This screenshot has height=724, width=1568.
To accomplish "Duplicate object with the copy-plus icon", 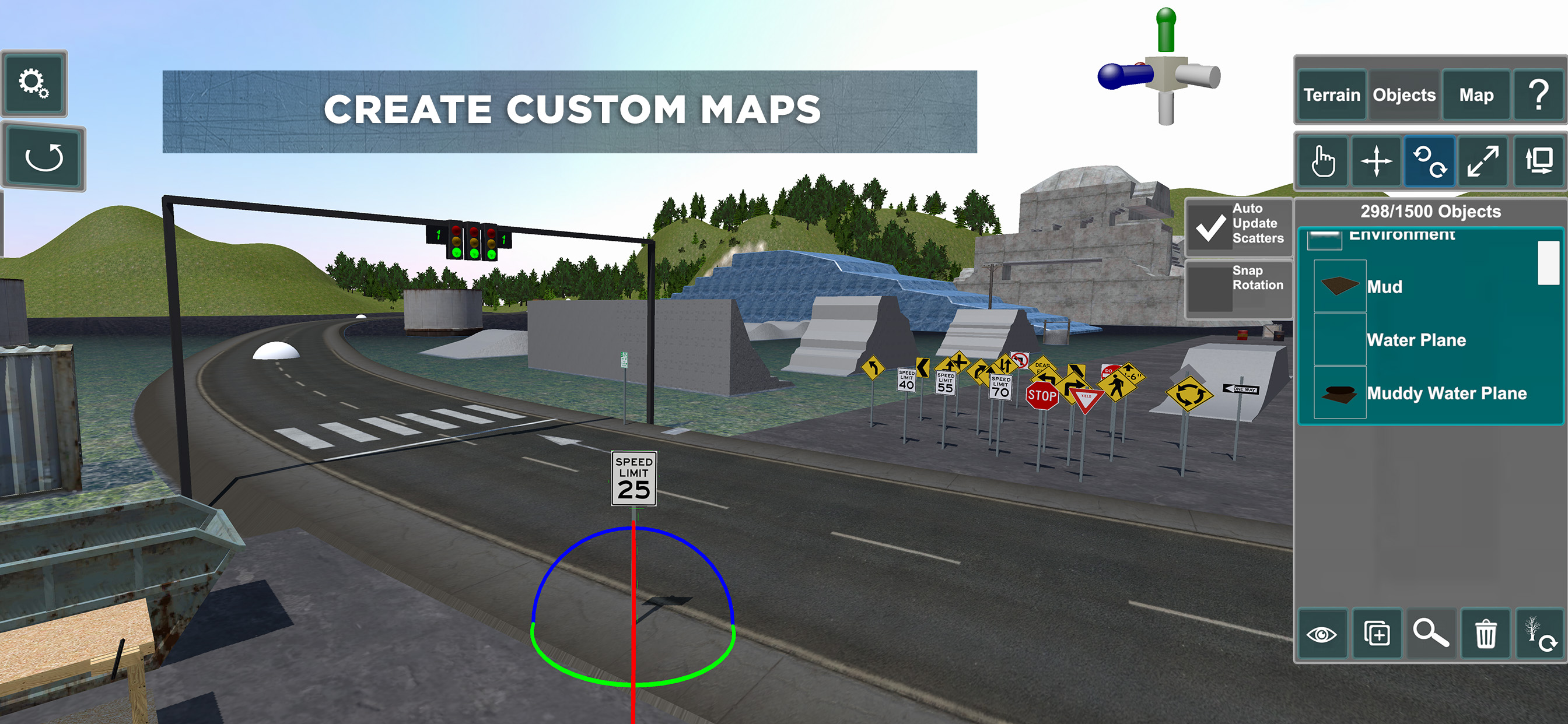I will coord(1376,635).
